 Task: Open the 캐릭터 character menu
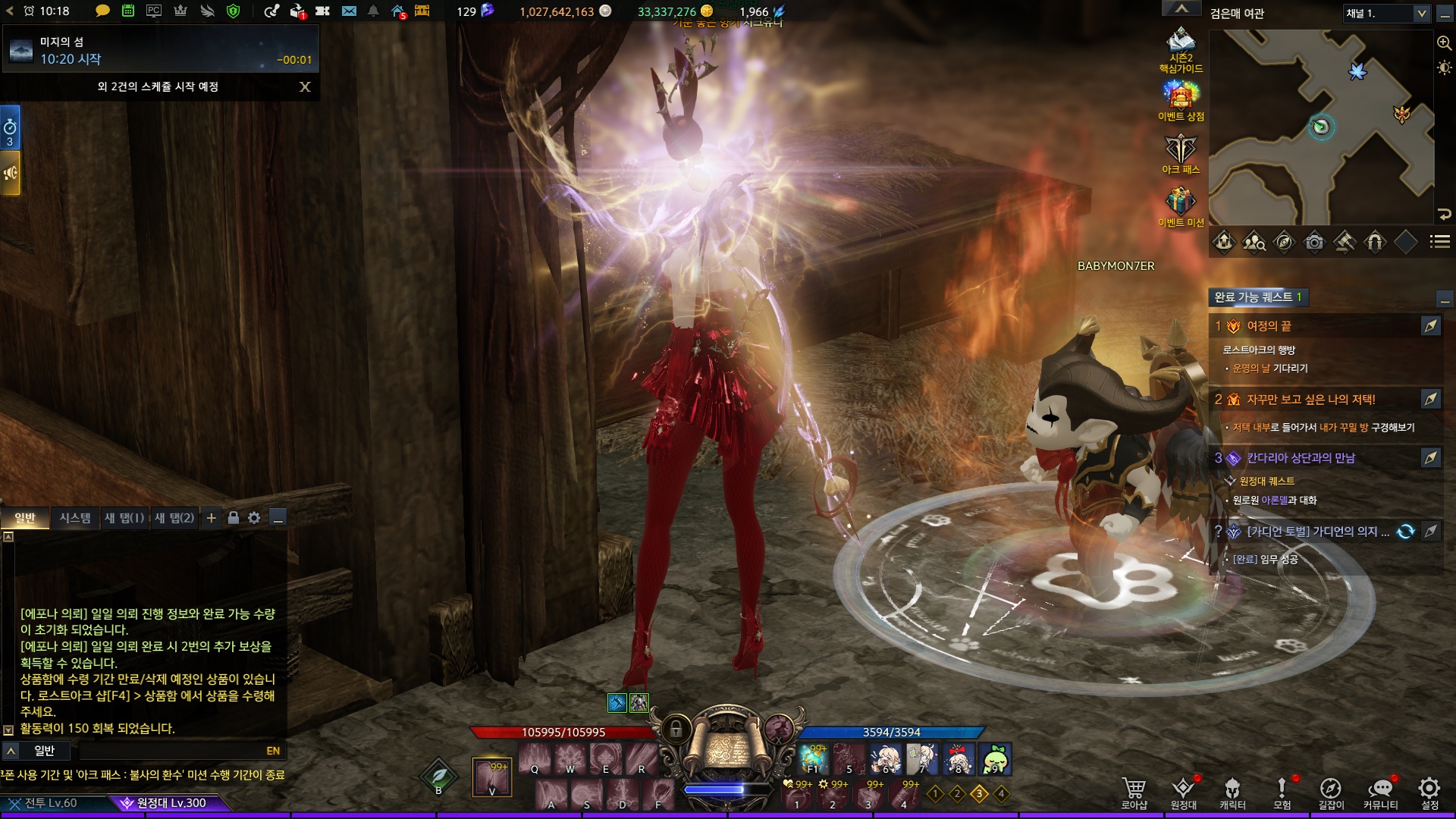pos(1232,792)
